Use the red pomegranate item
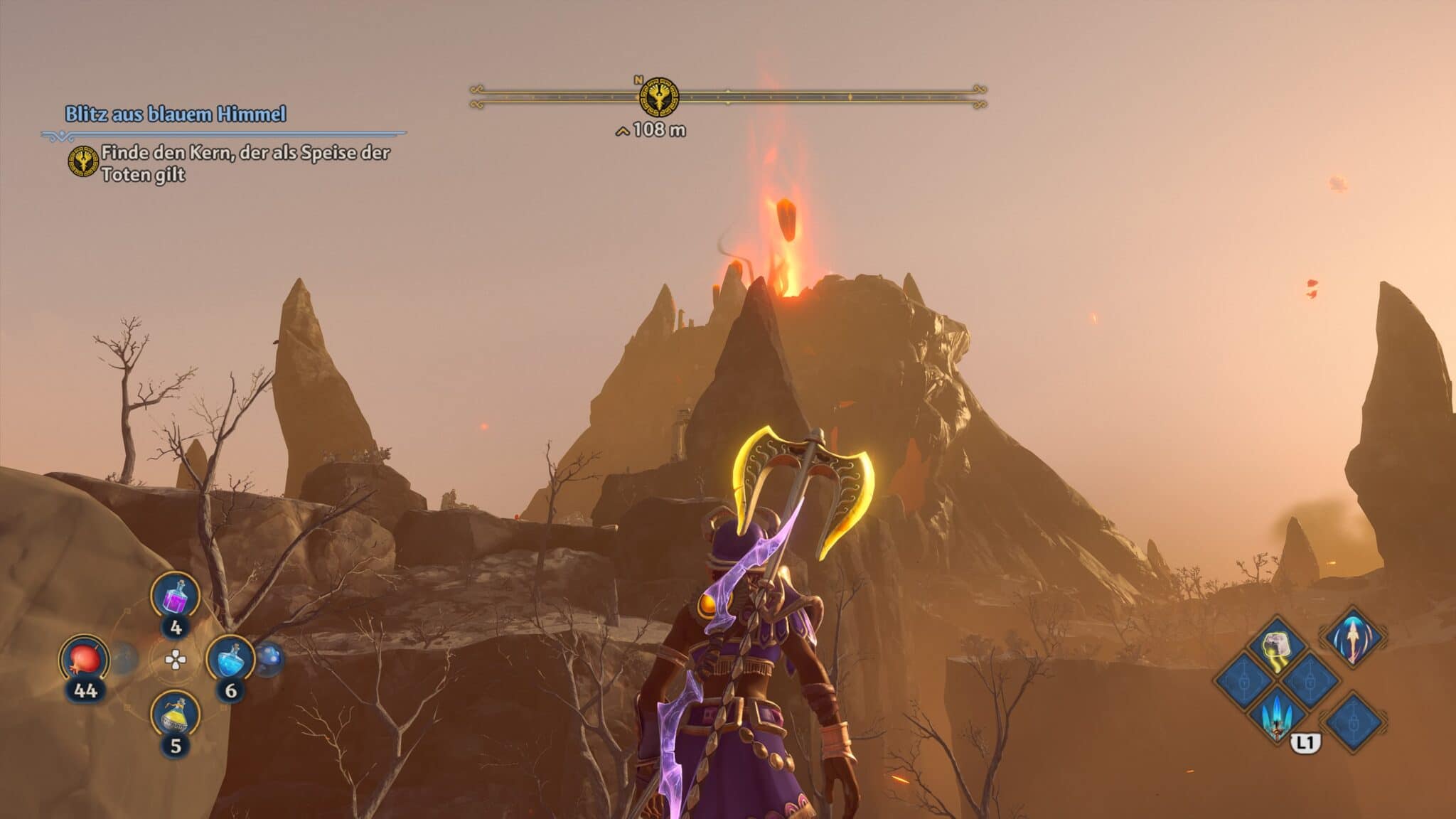The width and height of the screenshot is (1456, 819). pos(84,659)
